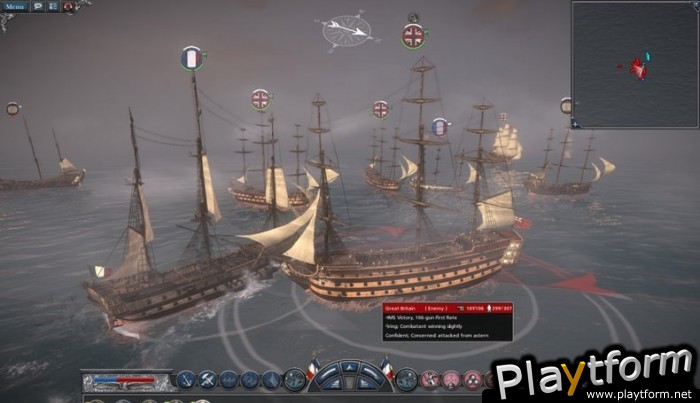
Task: Select the topmost British flag ship marker
Action: pos(412,37)
